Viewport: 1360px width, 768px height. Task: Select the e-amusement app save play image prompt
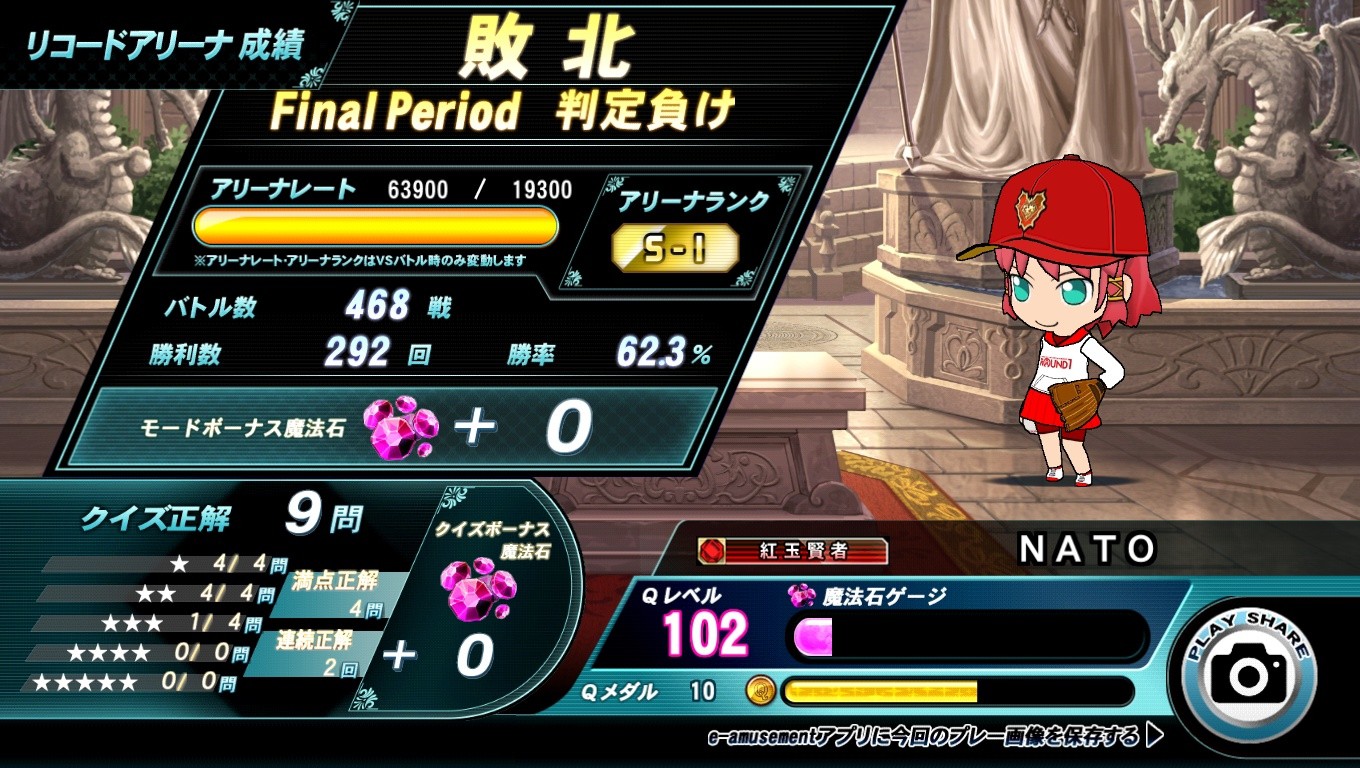coord(934,738)
